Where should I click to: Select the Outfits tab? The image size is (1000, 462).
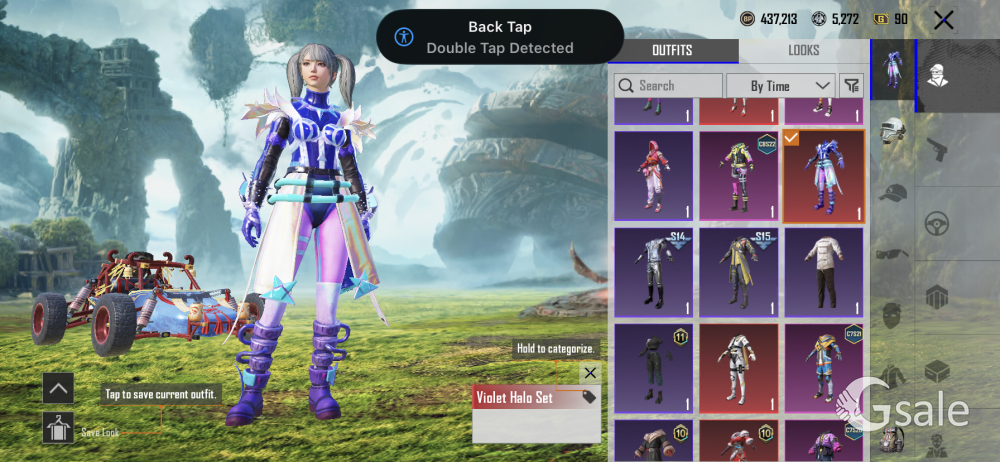[672, 50]
